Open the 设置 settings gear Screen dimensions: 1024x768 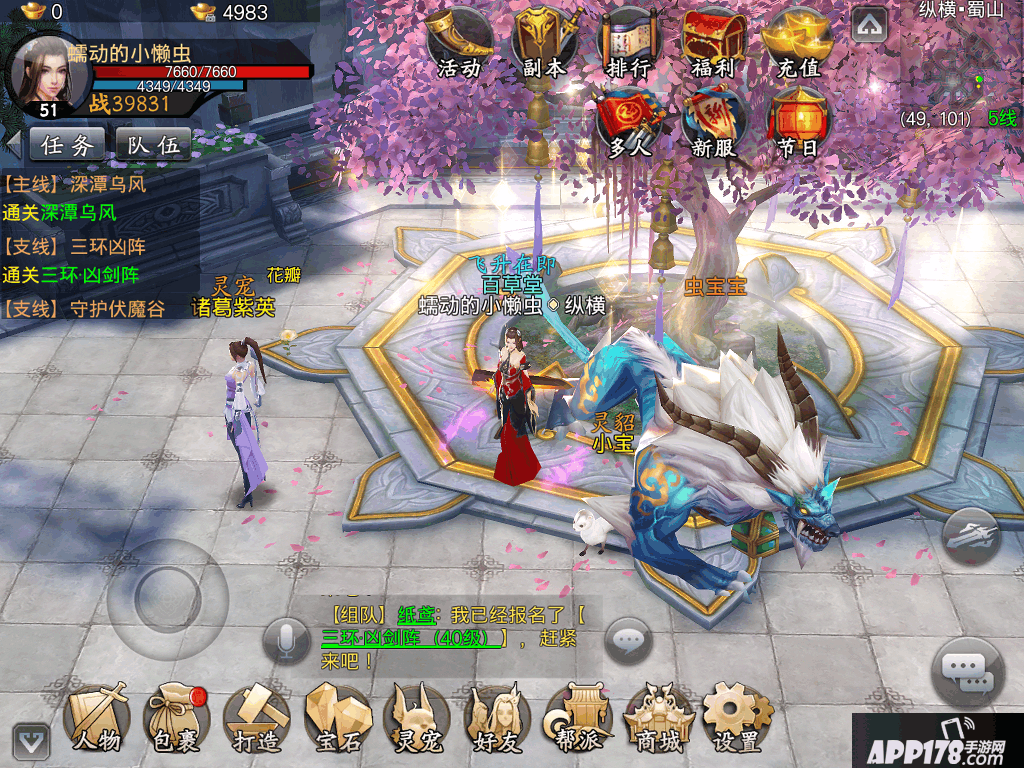click(x=737, y=717)
